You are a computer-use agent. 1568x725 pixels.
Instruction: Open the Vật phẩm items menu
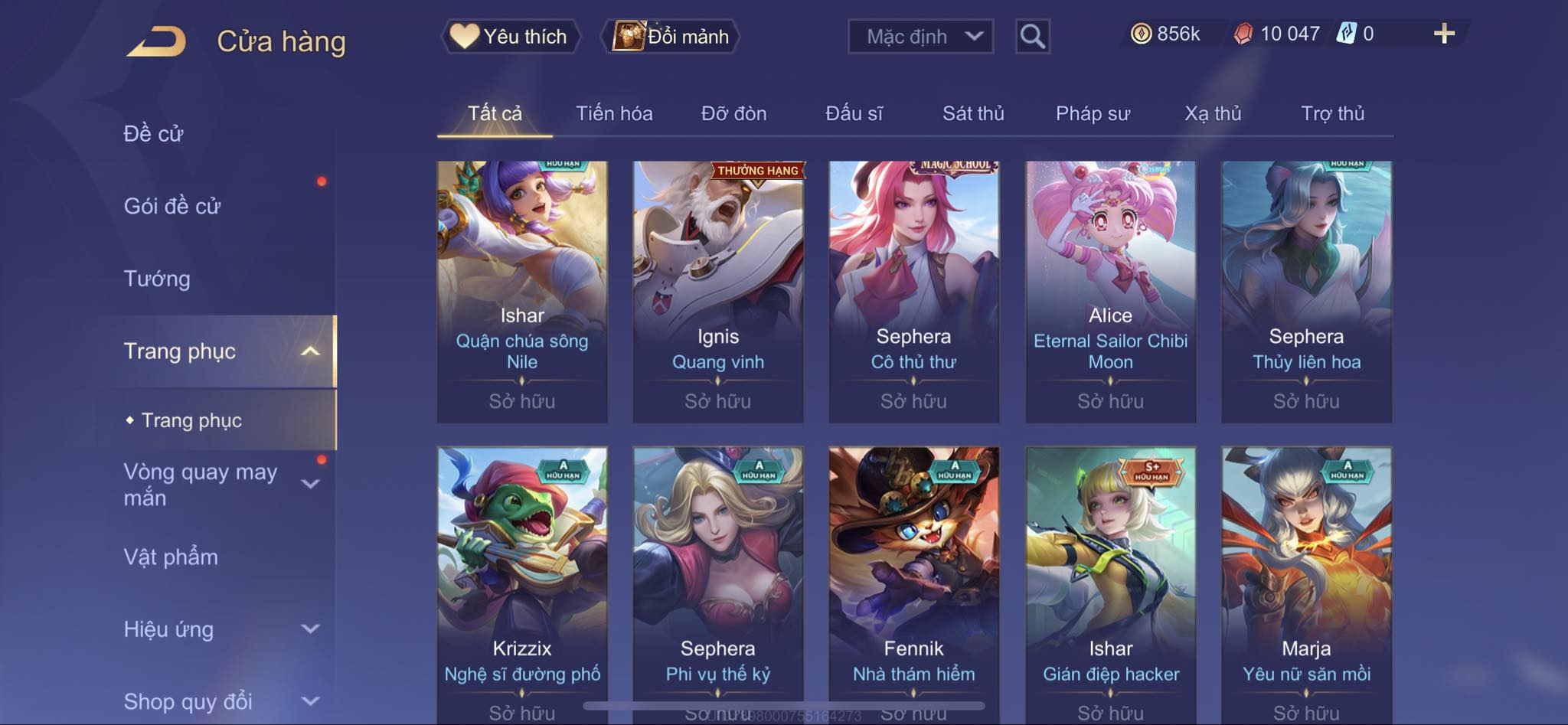click(x=171, y=557)
